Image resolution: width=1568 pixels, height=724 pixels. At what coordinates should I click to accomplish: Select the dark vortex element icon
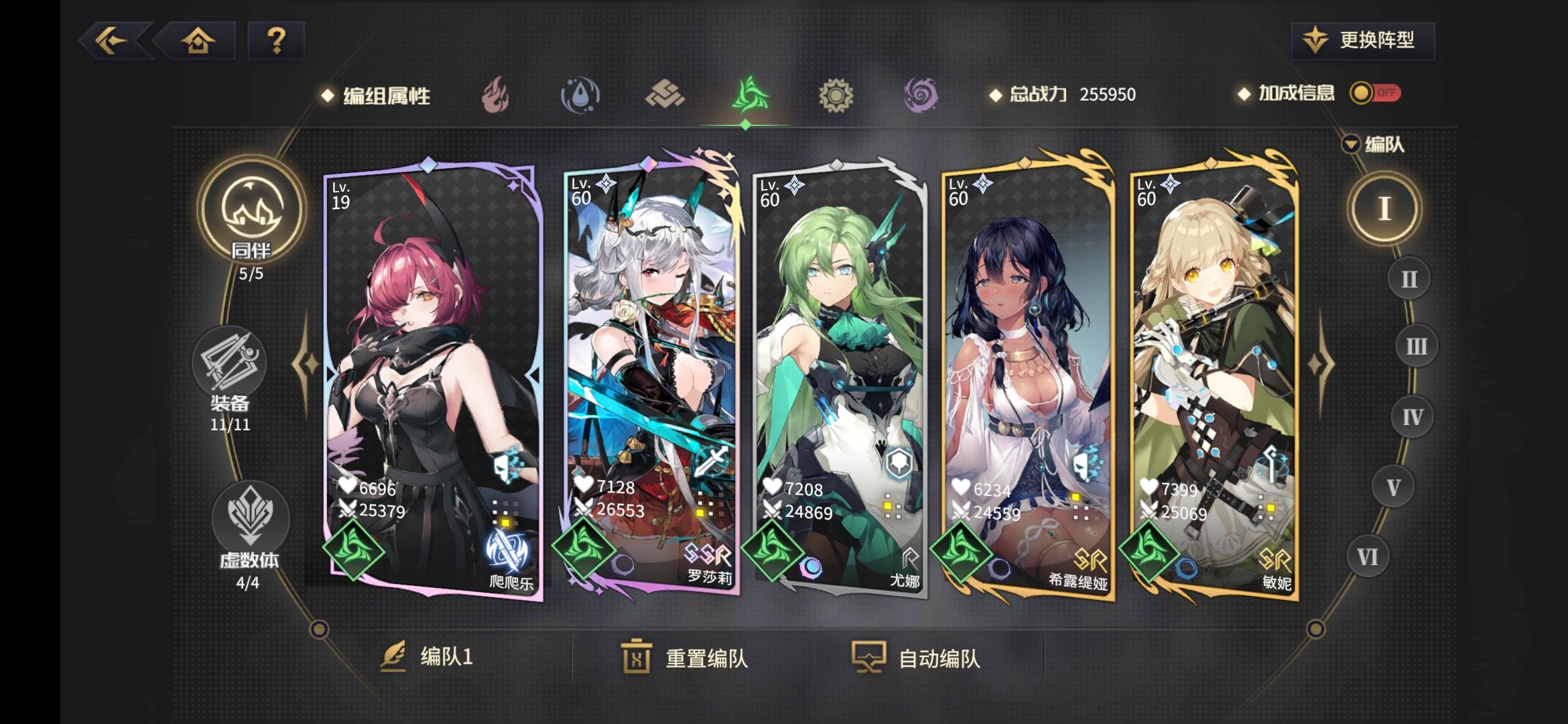(921, 94)
